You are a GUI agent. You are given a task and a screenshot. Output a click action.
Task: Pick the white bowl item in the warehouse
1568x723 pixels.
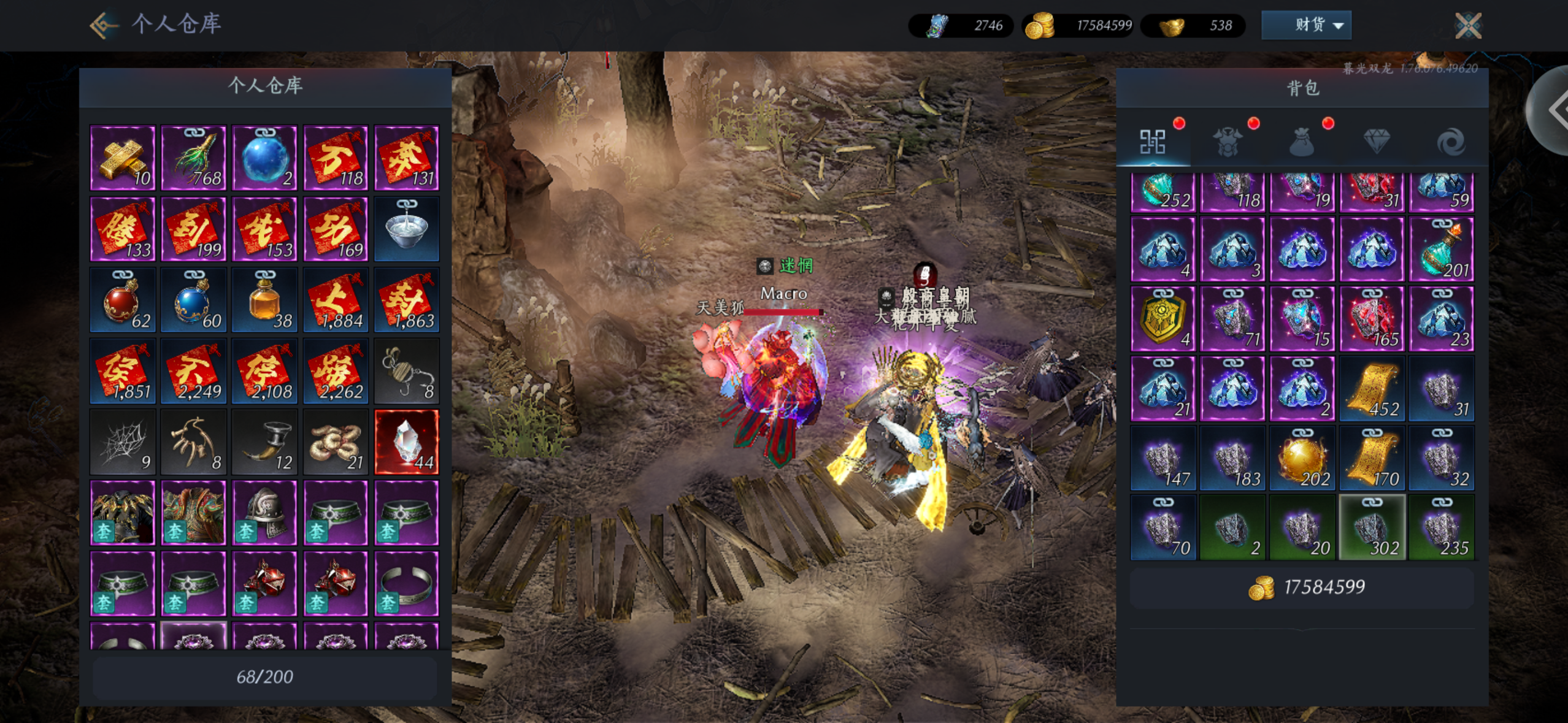[x=406, y=229]
